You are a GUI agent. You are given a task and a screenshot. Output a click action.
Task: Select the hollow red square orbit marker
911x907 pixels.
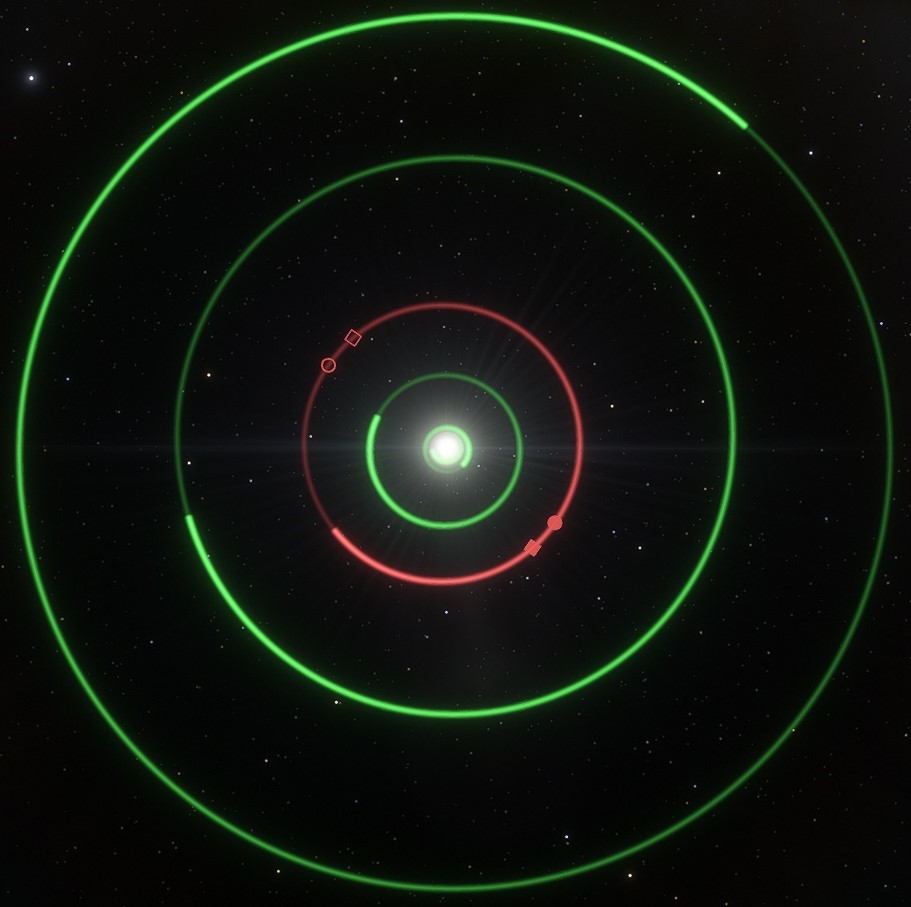coord(352,338)
